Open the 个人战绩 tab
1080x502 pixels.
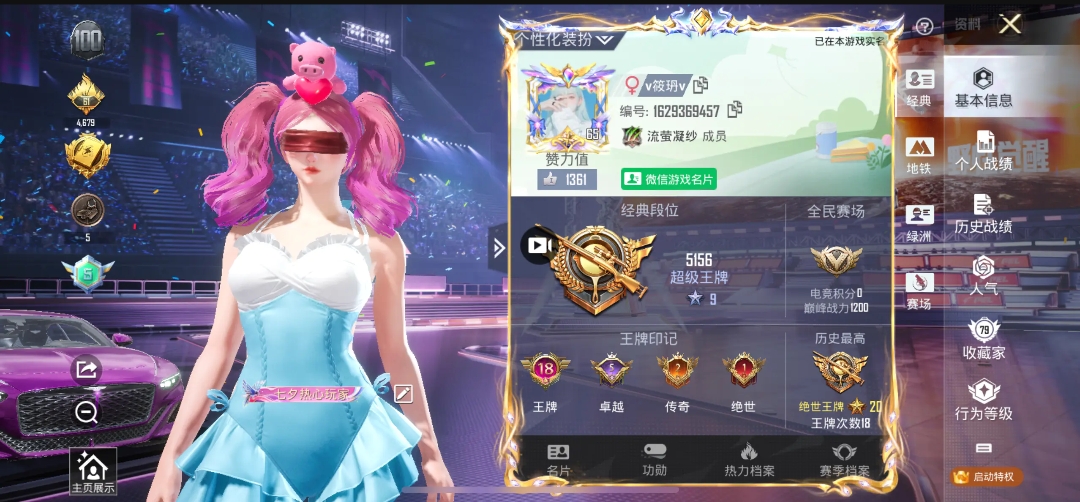point(984,151)
